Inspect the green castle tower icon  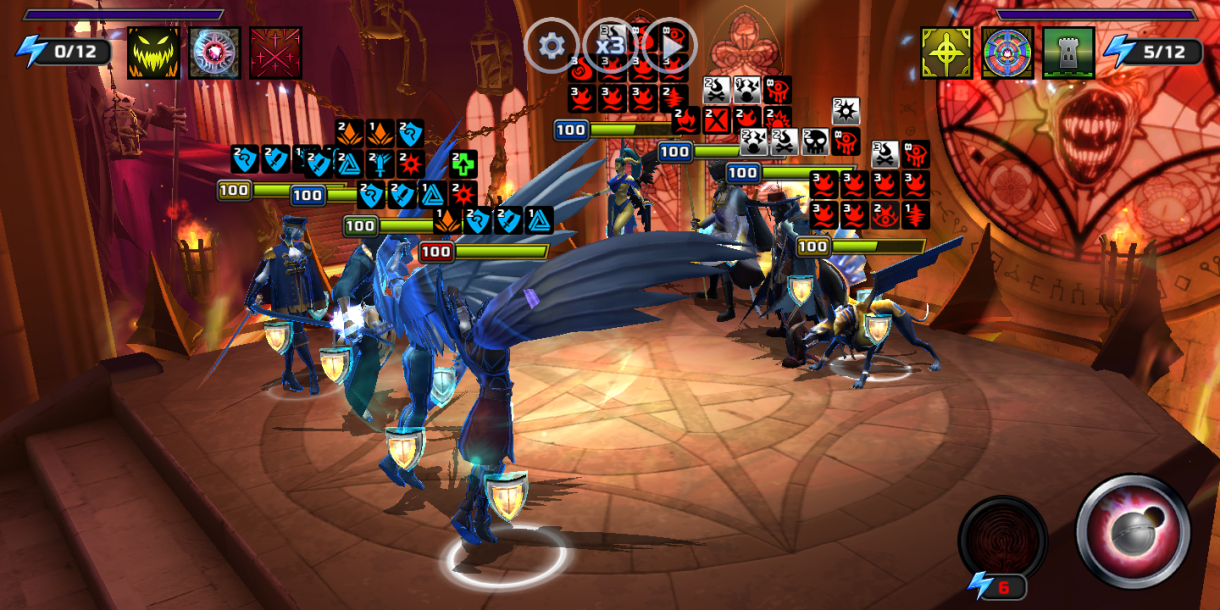[1067, 52]
